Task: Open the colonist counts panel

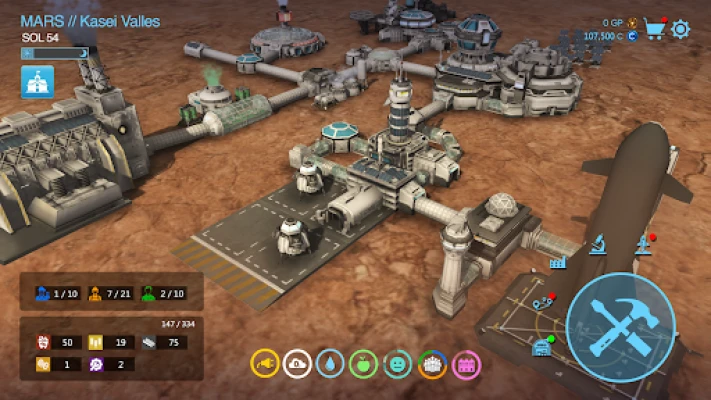Action: pyautogui.click(x=111, y=292)
